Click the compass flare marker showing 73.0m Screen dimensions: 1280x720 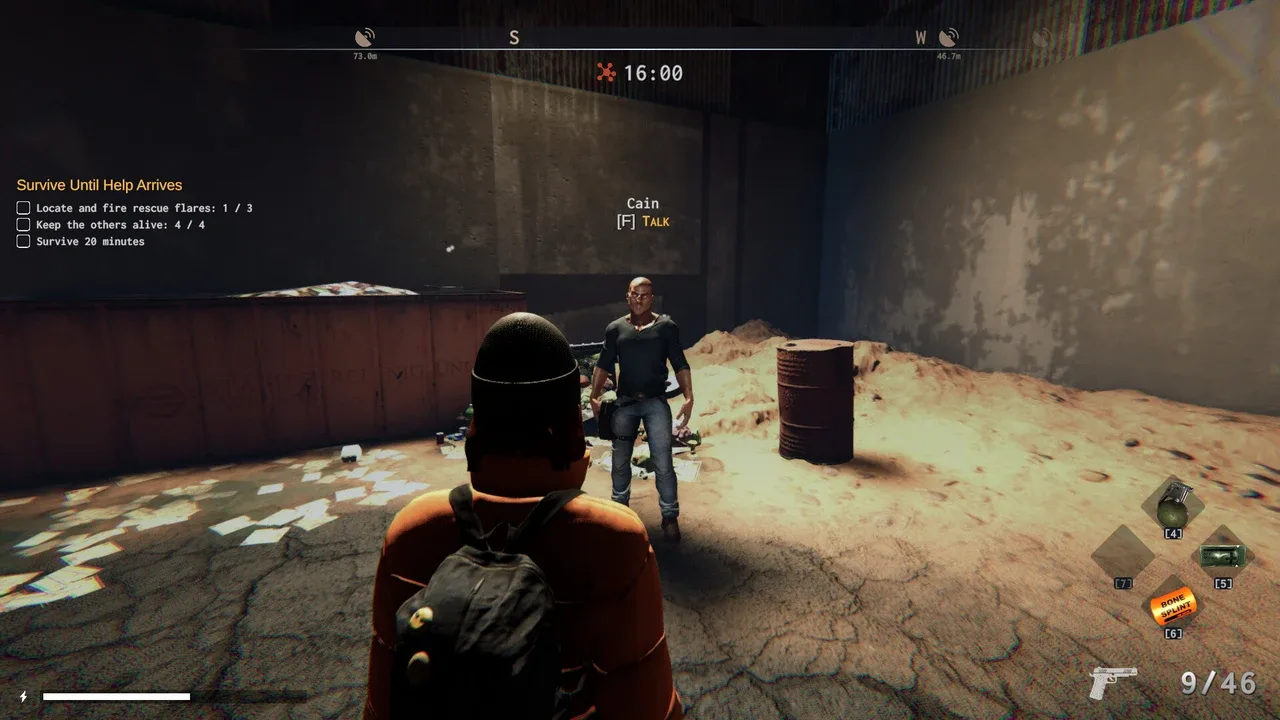365,38
